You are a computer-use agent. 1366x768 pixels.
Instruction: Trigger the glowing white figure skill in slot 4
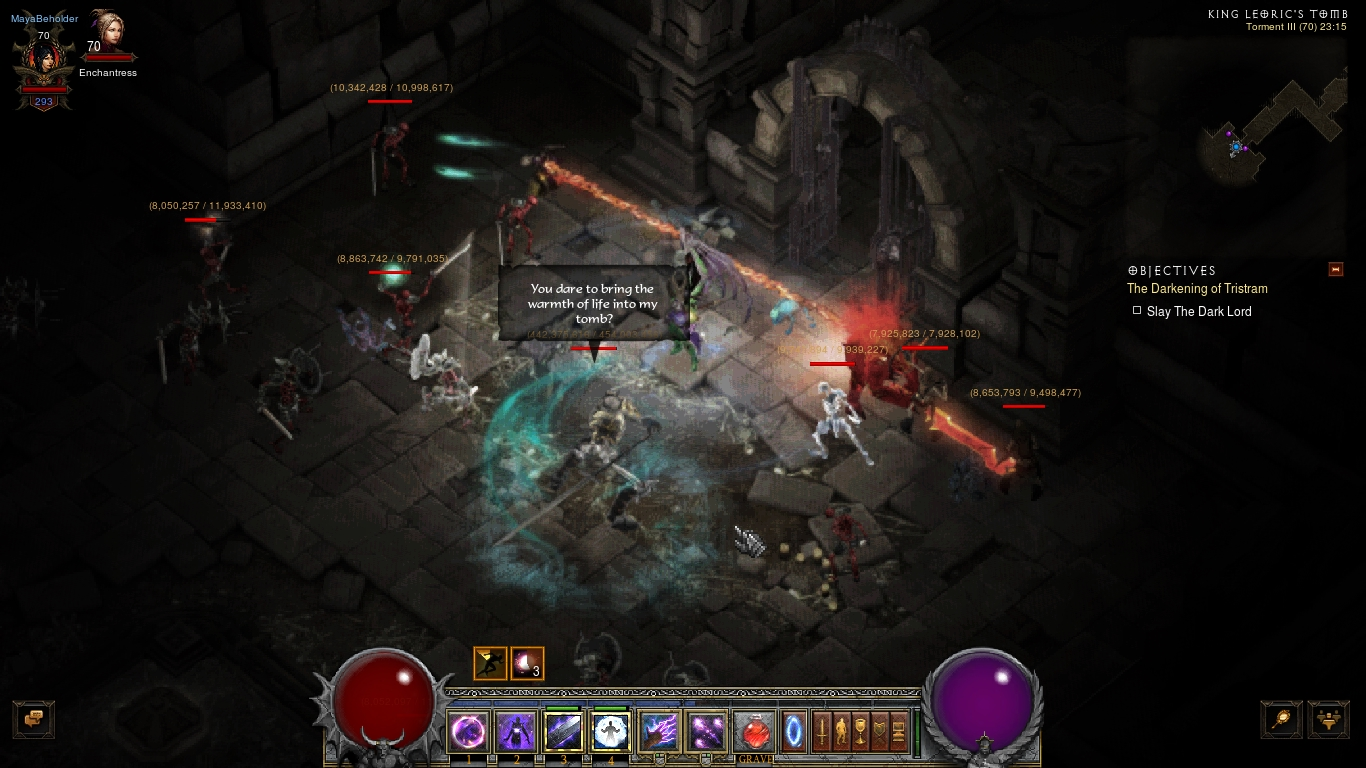[610, 732]
